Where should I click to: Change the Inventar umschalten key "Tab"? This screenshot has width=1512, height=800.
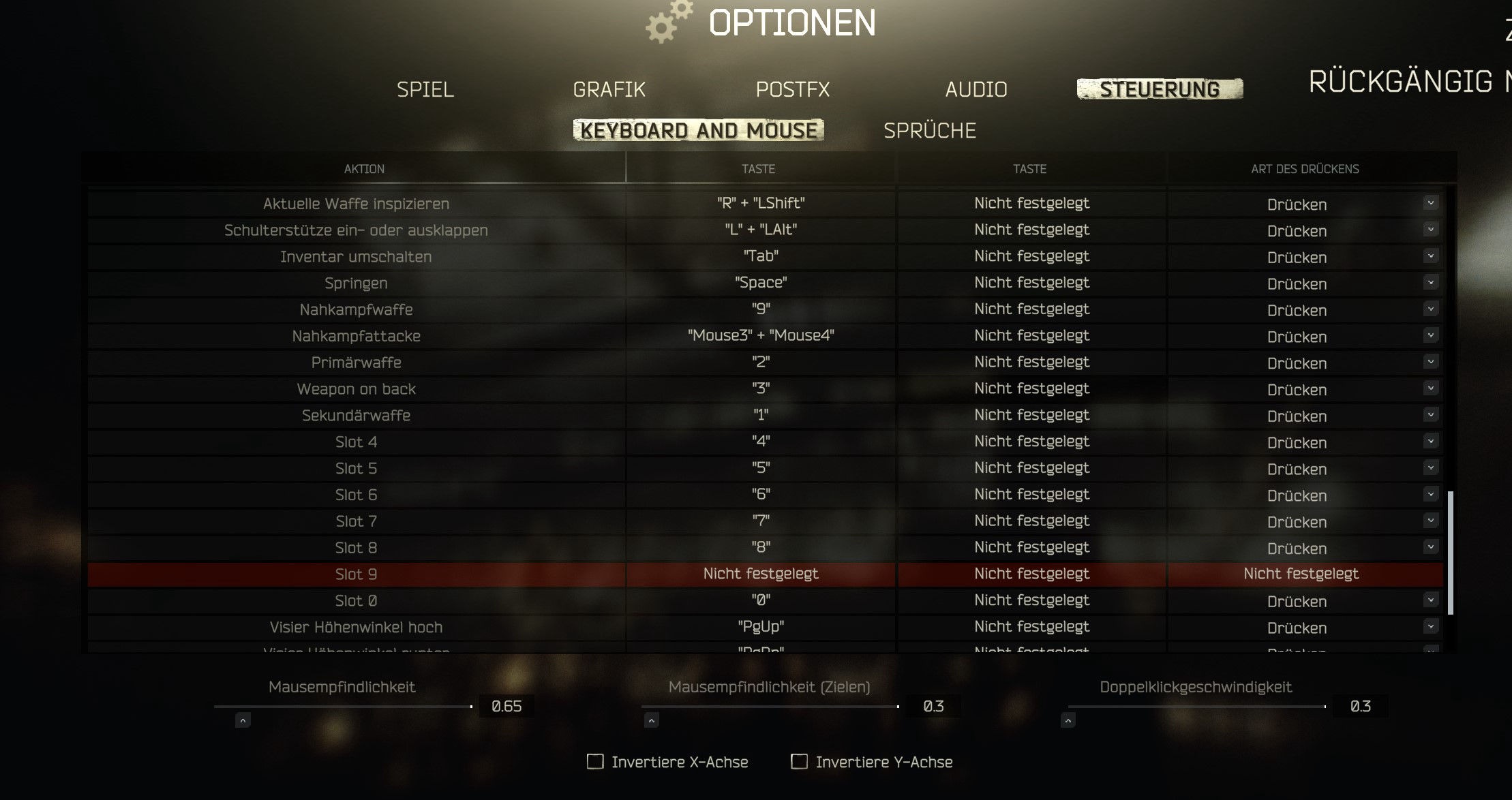point(760,256)
